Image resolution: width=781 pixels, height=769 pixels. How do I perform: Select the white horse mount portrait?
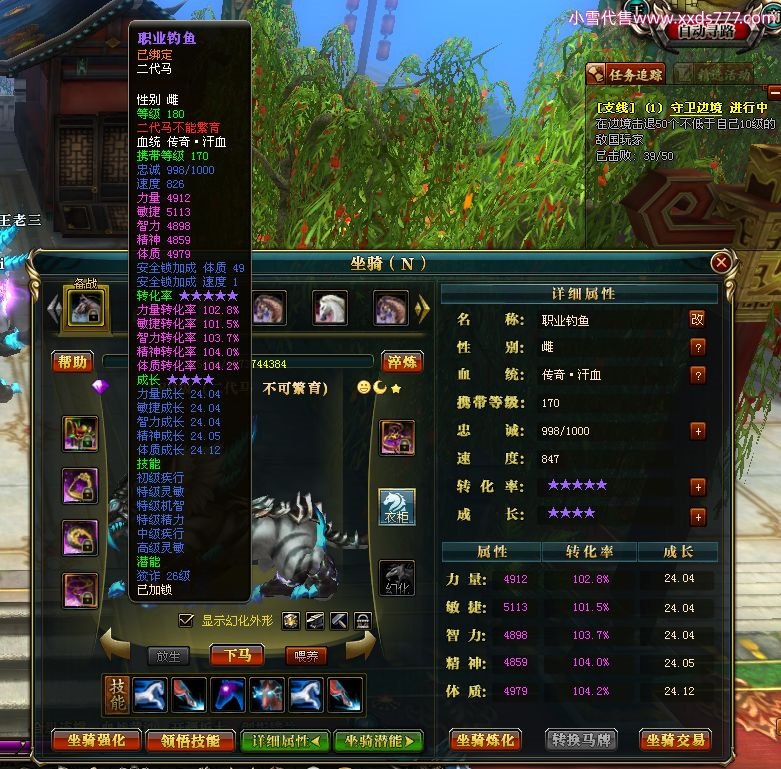pos(330,308)
